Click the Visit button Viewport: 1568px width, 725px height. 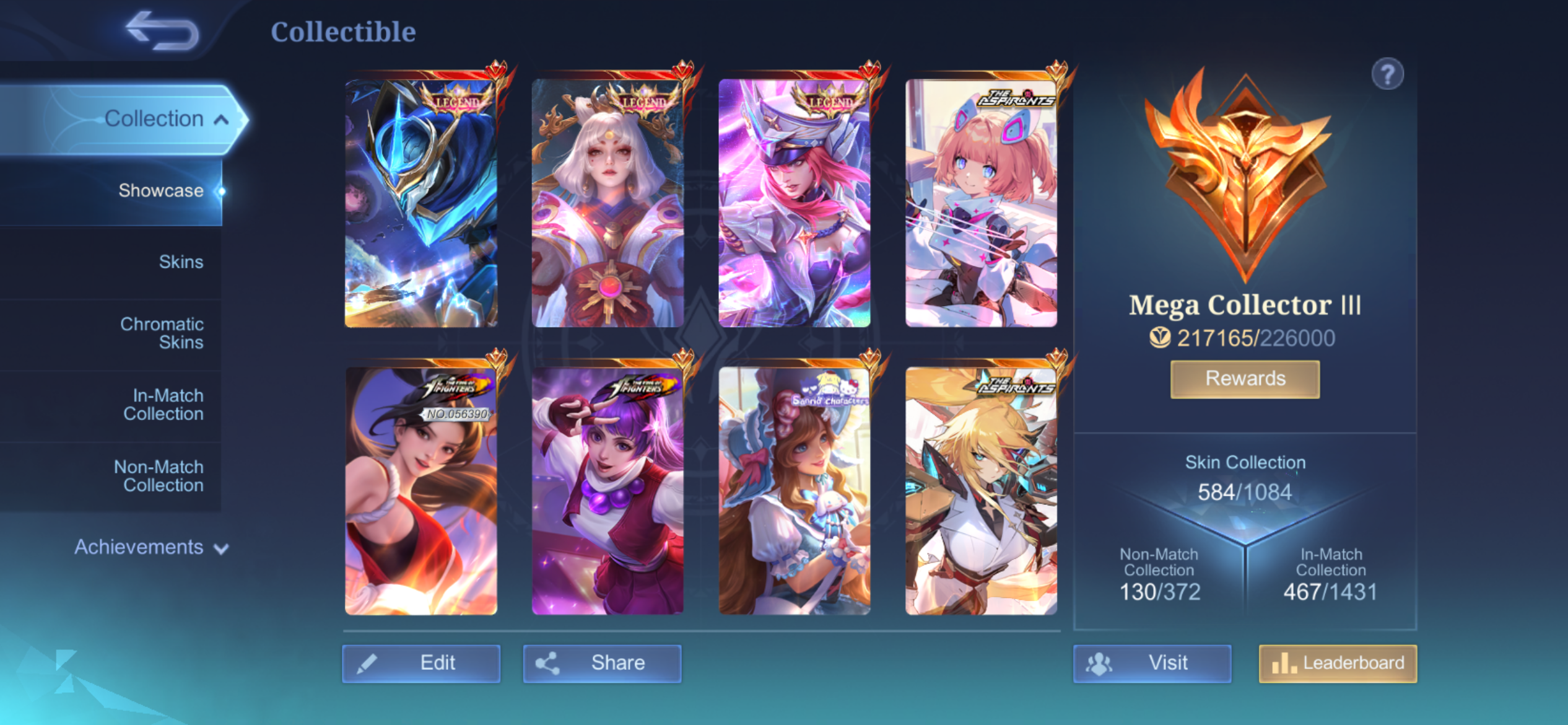click(x=1152, y=663)
